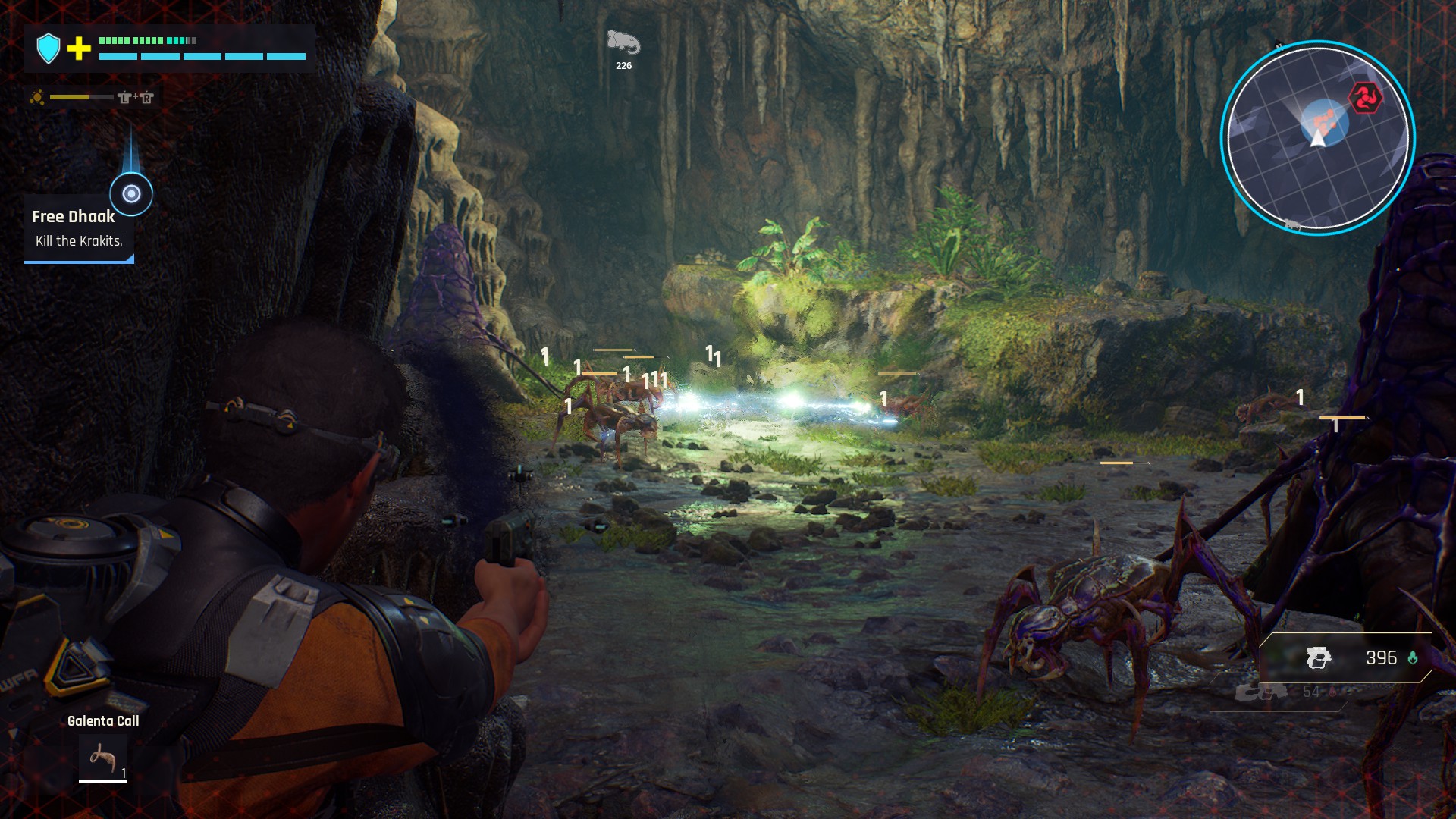Click the objective waypoint marker icon

[x=131, y=194]
